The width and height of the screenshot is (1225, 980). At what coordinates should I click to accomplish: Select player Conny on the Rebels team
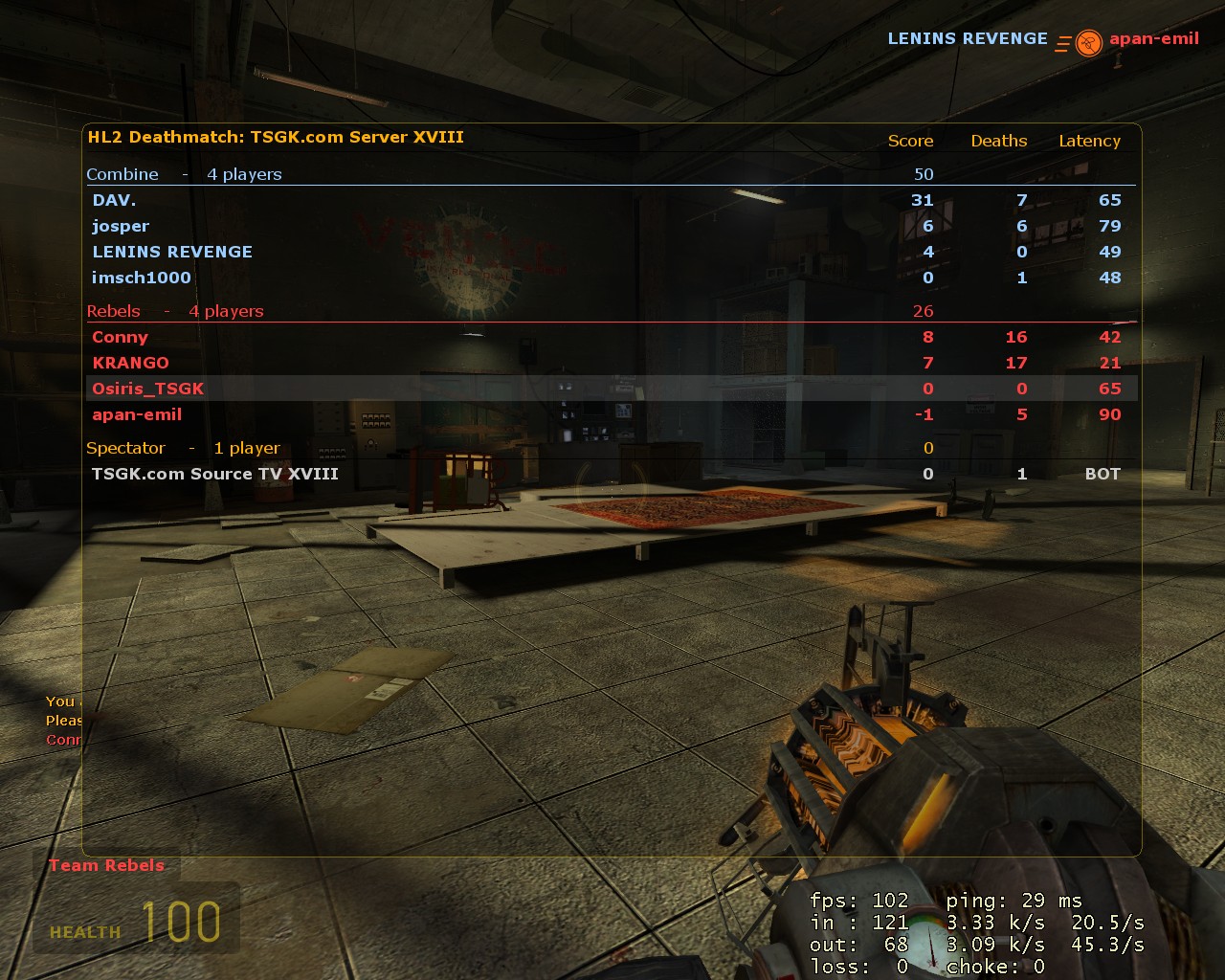pyautogui.click(x=120, y=337)
